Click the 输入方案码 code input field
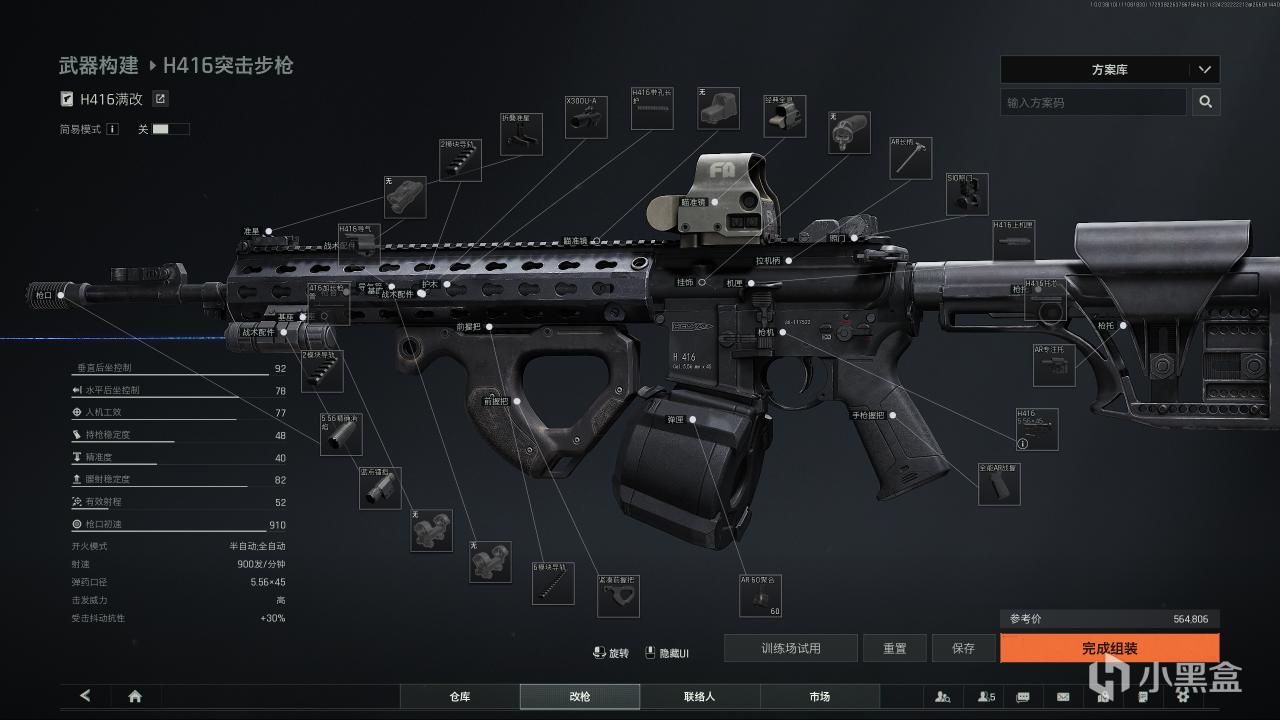Viewport: 1280px width, 720px height. pyautogui.click(x=1093, y=102)
